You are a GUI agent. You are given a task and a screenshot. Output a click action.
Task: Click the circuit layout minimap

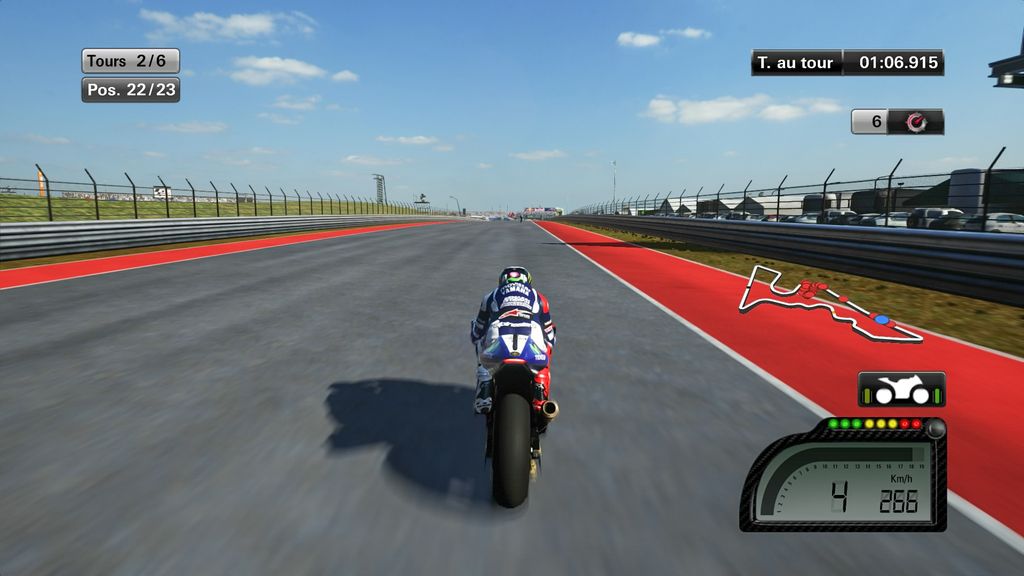pos(829,303)
